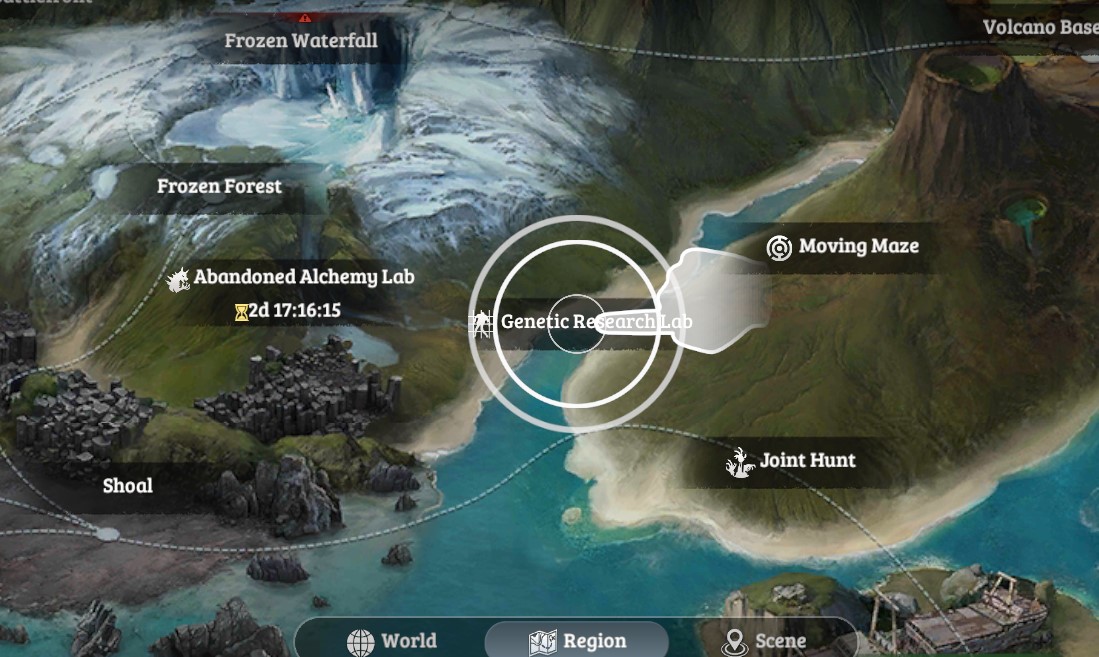The image size is (1099, 657).
Task: Open the Abandoned Alchemy Lab marker
Action: [x=292, y=277]
